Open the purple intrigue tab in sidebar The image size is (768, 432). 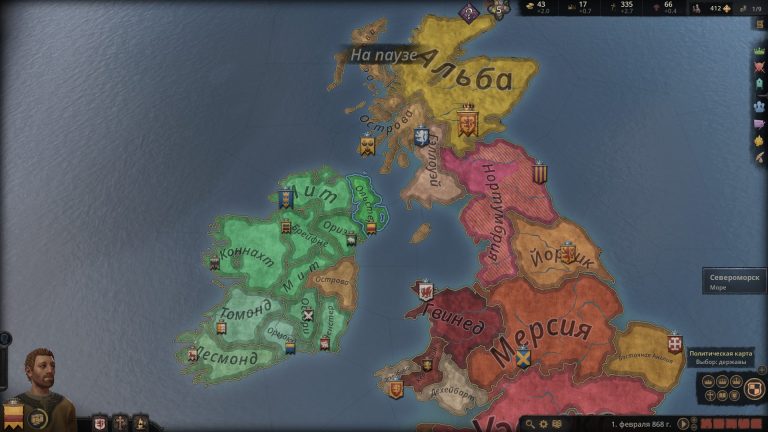(759, 124)
